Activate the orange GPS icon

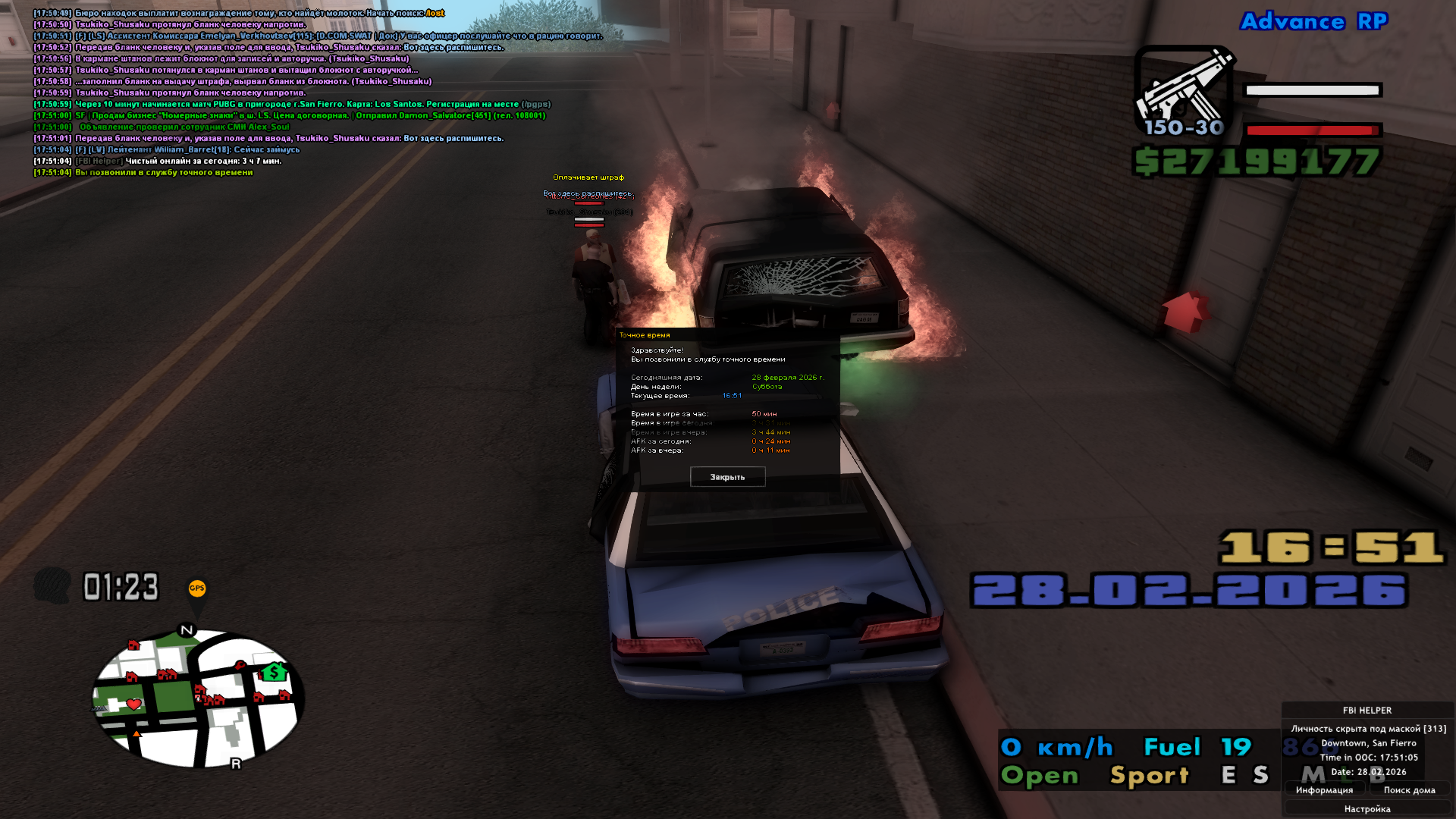196,588
